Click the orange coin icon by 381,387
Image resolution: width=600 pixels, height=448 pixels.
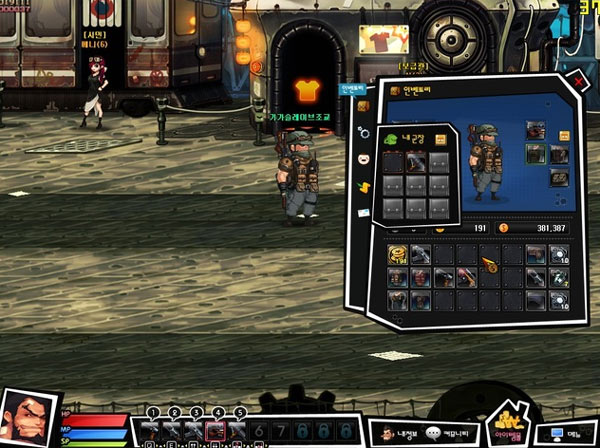click(x=503, y=228)
